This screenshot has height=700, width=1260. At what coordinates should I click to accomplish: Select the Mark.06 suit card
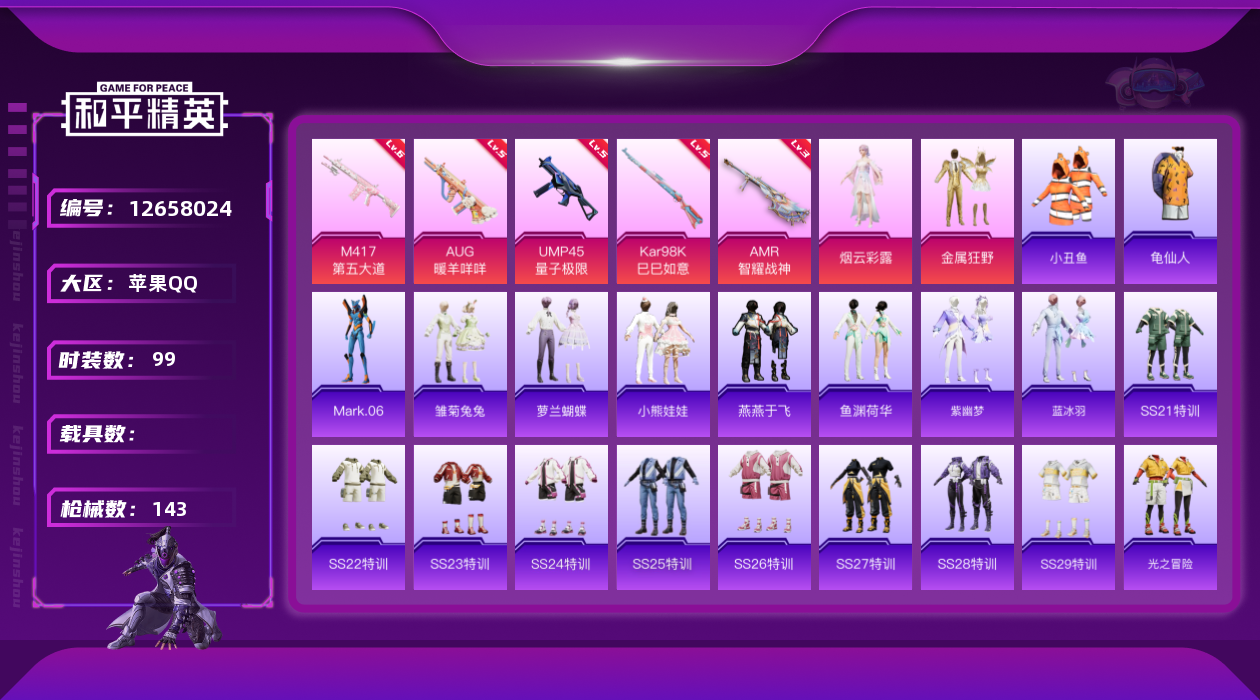358,364
